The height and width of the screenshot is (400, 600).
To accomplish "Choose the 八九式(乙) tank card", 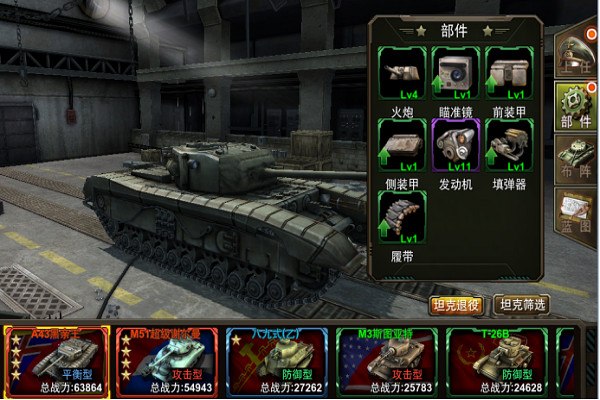I will [x=276, y=362].
